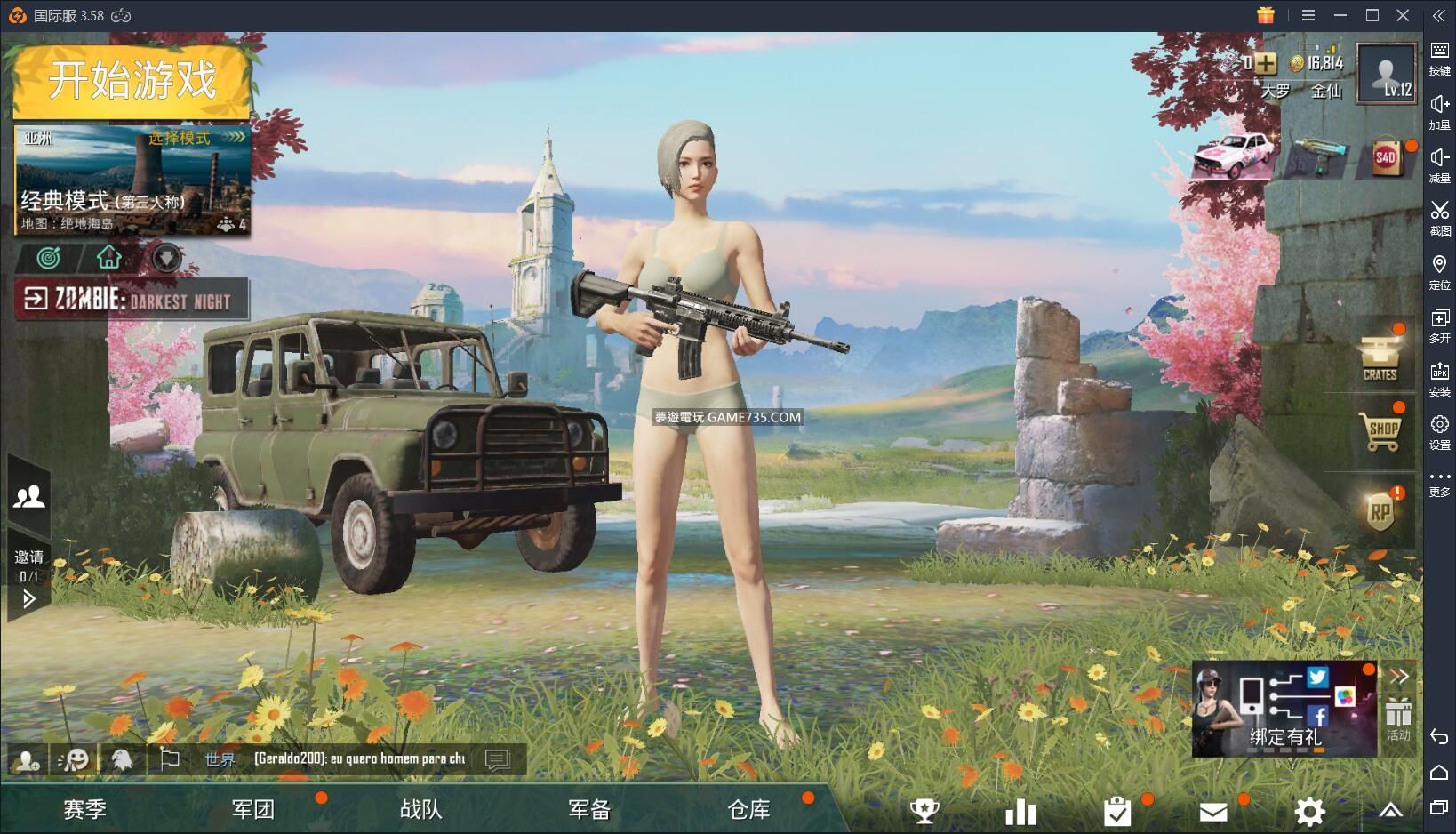Image resolution: width=1456 pixels, height=834 pixels.
Task: Open the 绑定有礼 account binding banner
Action: click(x=1284, y=710)
